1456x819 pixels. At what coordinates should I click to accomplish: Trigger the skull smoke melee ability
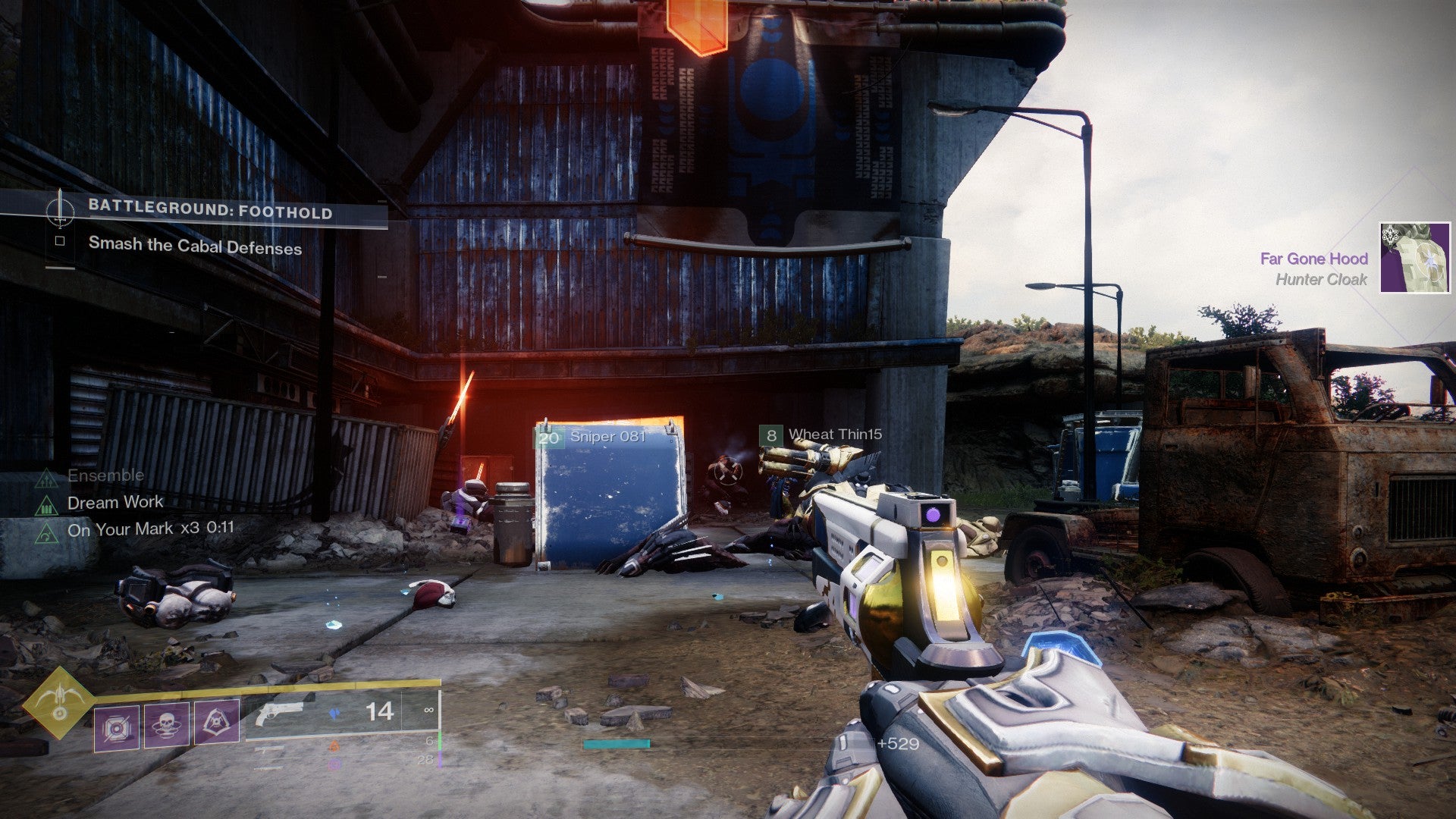coord(167,725)
